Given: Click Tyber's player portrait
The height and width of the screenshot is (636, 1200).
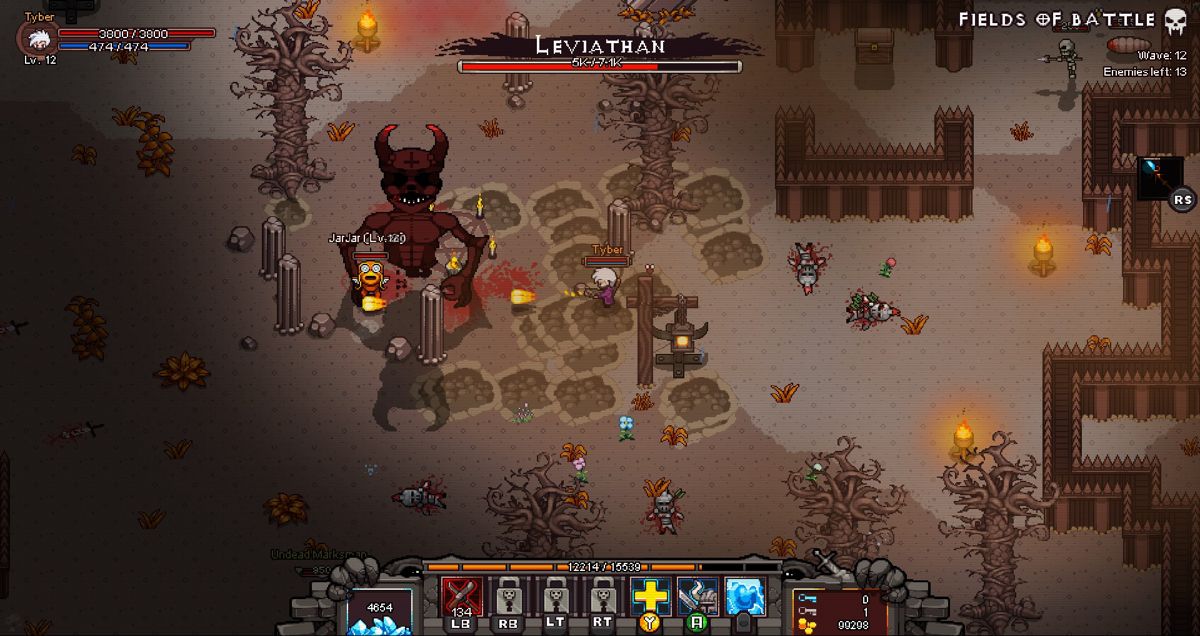Looking at the screenshot, I should click(39, 39).
